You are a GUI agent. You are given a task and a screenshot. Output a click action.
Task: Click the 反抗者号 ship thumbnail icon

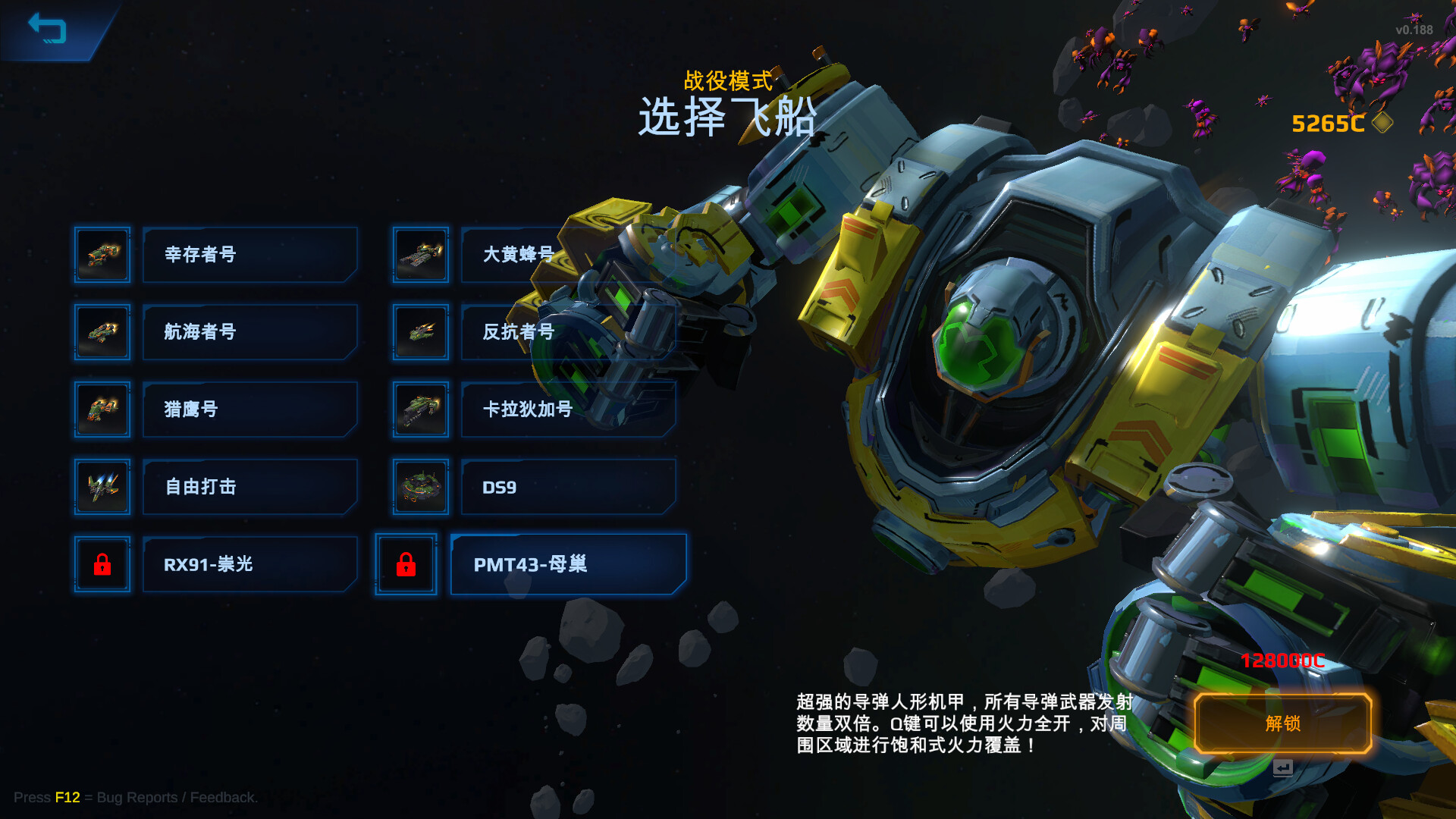click(x=420, y=332)
